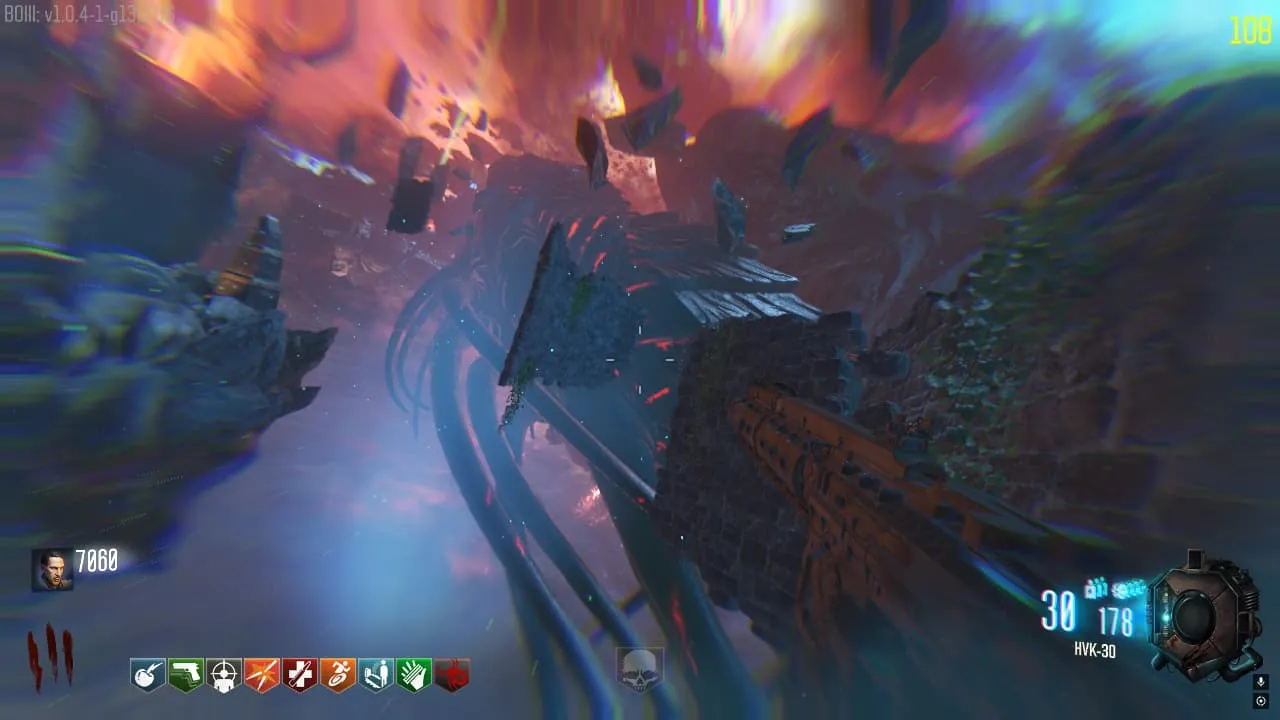
Task: Click the circular target overlay button
Action: coord(1260,701)
